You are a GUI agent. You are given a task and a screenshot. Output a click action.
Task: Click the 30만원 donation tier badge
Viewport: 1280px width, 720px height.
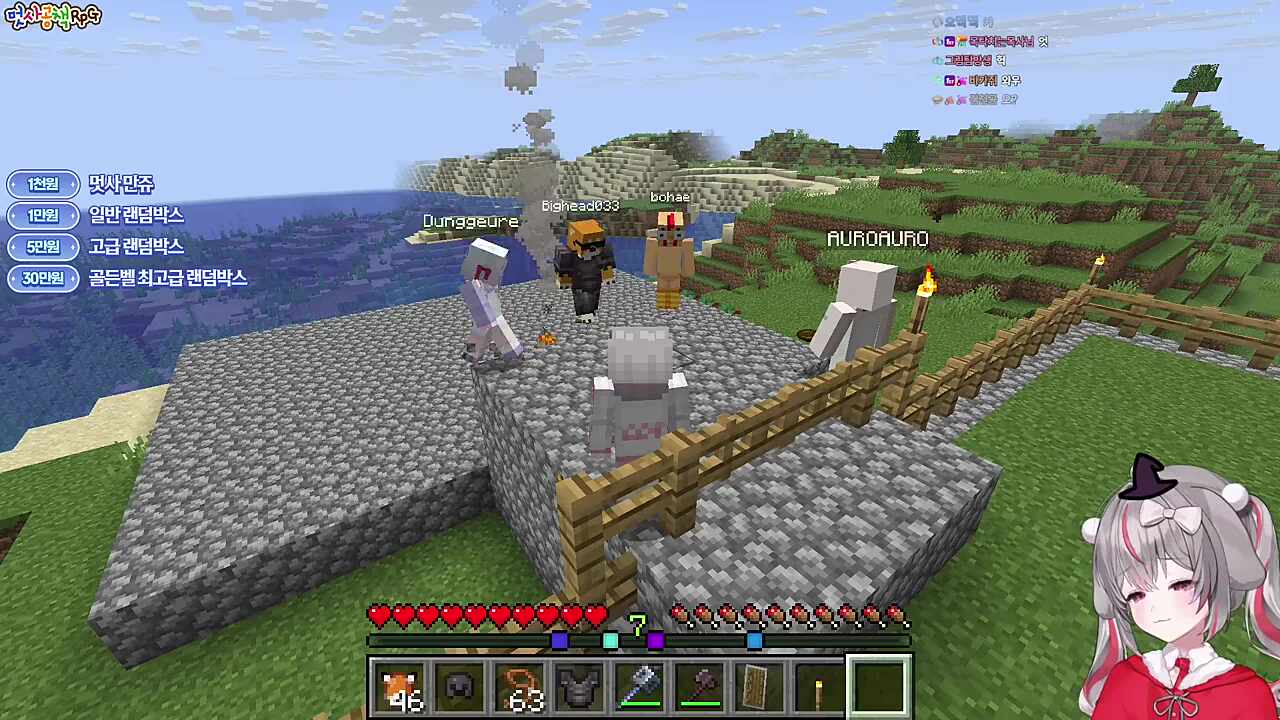[x=43, y=278]
